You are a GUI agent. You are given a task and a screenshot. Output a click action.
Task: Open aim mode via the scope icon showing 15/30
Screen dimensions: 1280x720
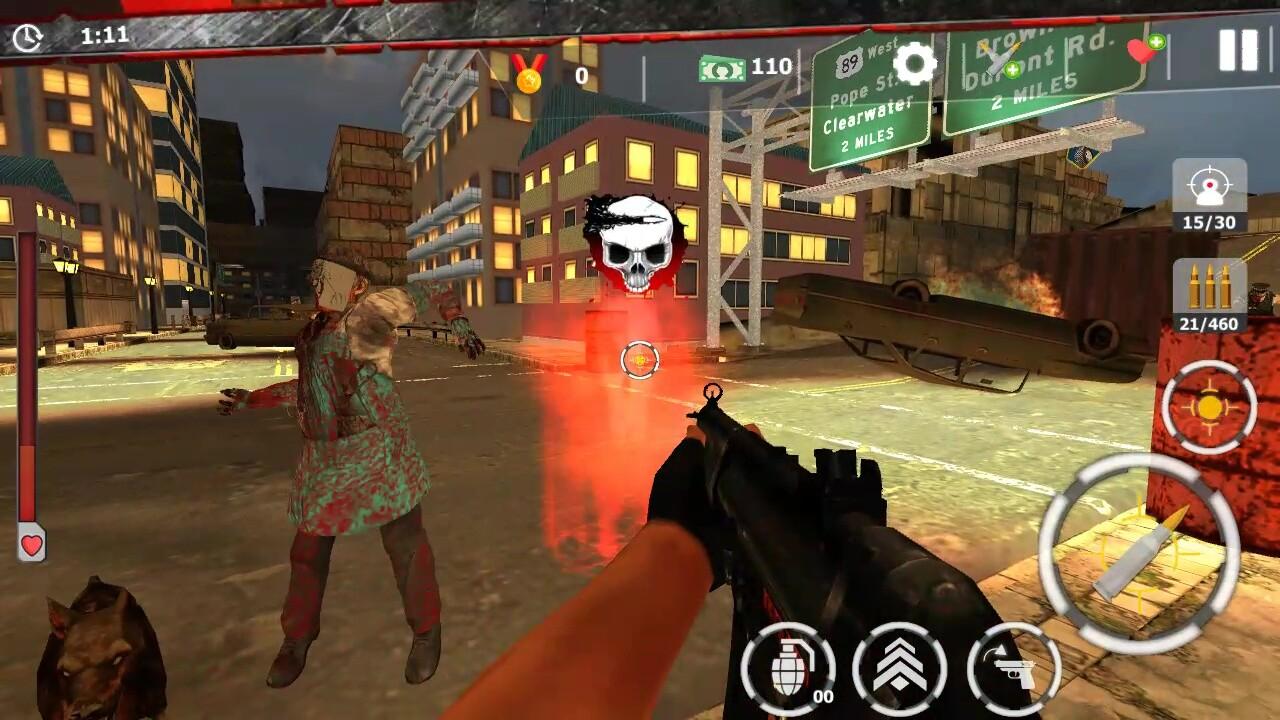pyautogui.click(x=1209, y=195)
